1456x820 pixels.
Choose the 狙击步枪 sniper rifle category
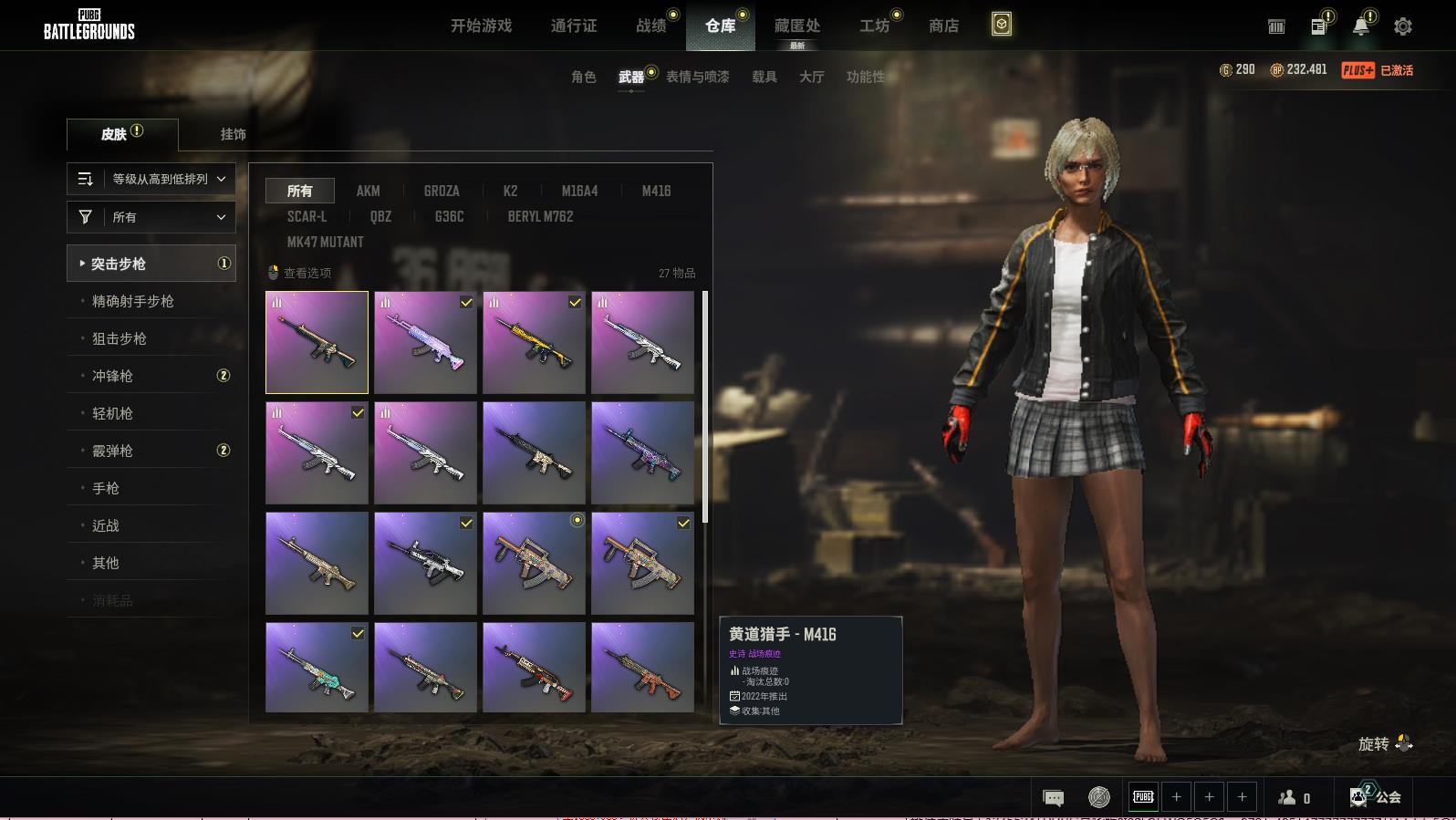(x=120, y=338)
